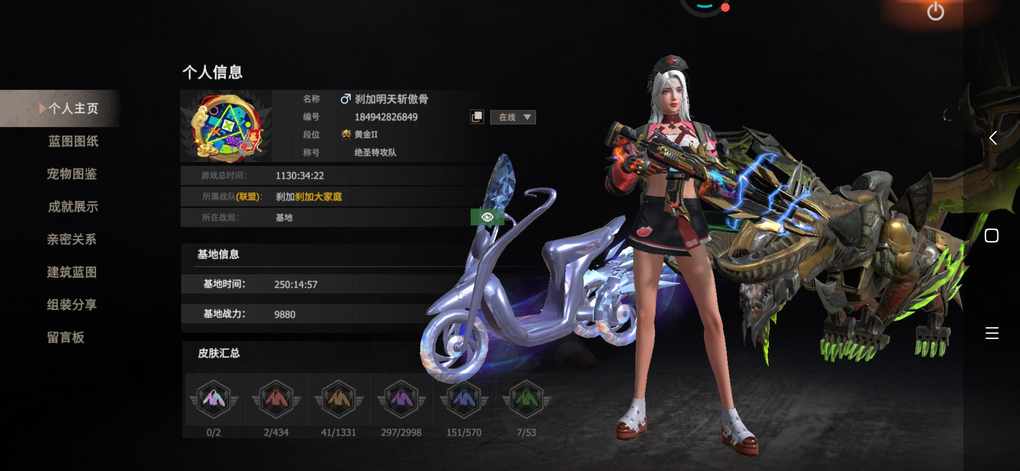
Task: Select the 建筑蓝图 building blueprint tab
Action: pyautogui.click(x=72, y=272)
